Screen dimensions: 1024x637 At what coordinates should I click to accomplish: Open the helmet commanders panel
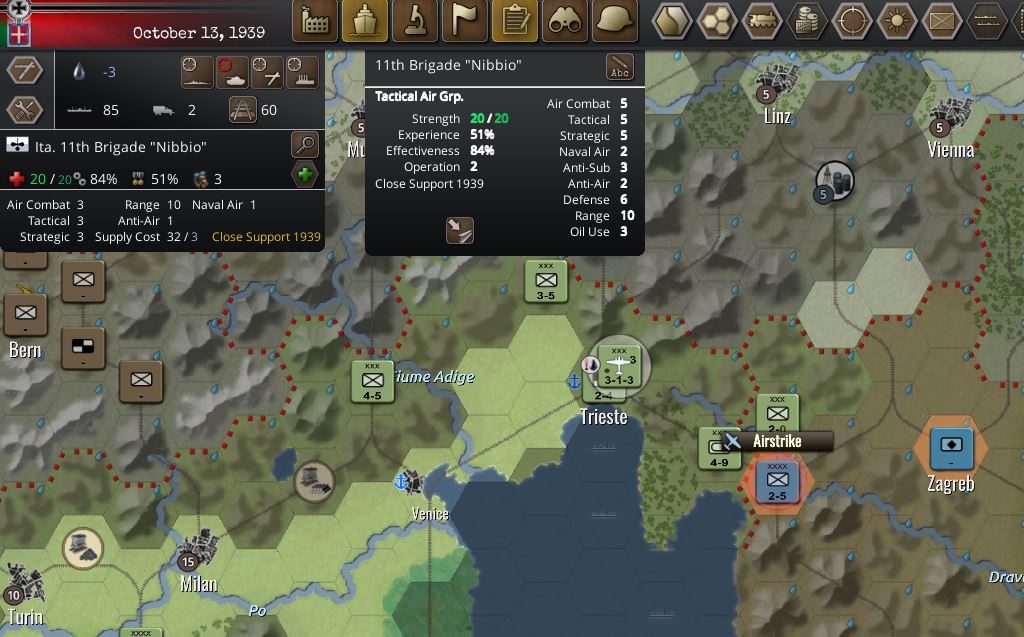pos(616,21)
